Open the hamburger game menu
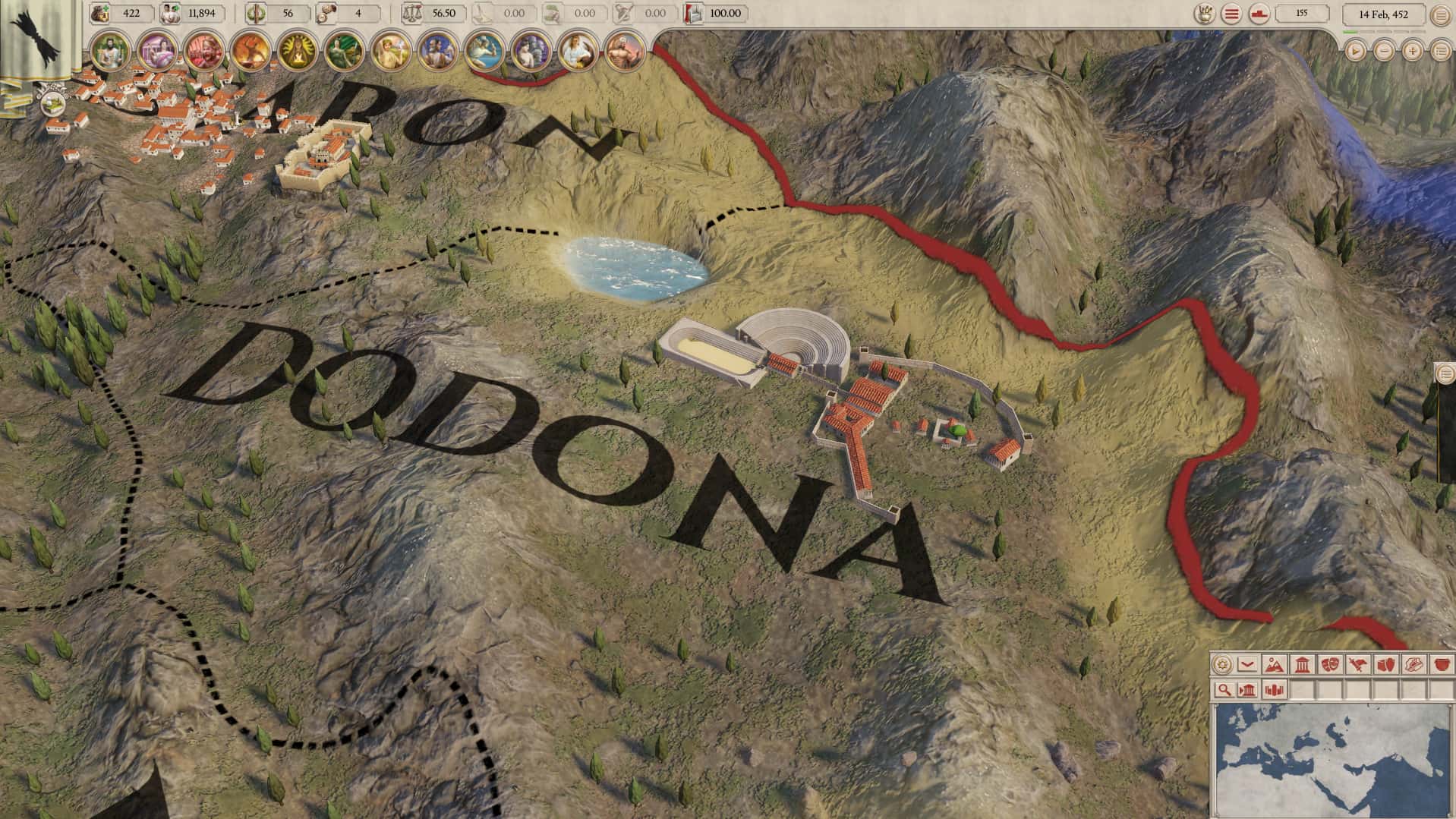The width and height of the screenshot is (1456, 819). [x=1231, y=13]
